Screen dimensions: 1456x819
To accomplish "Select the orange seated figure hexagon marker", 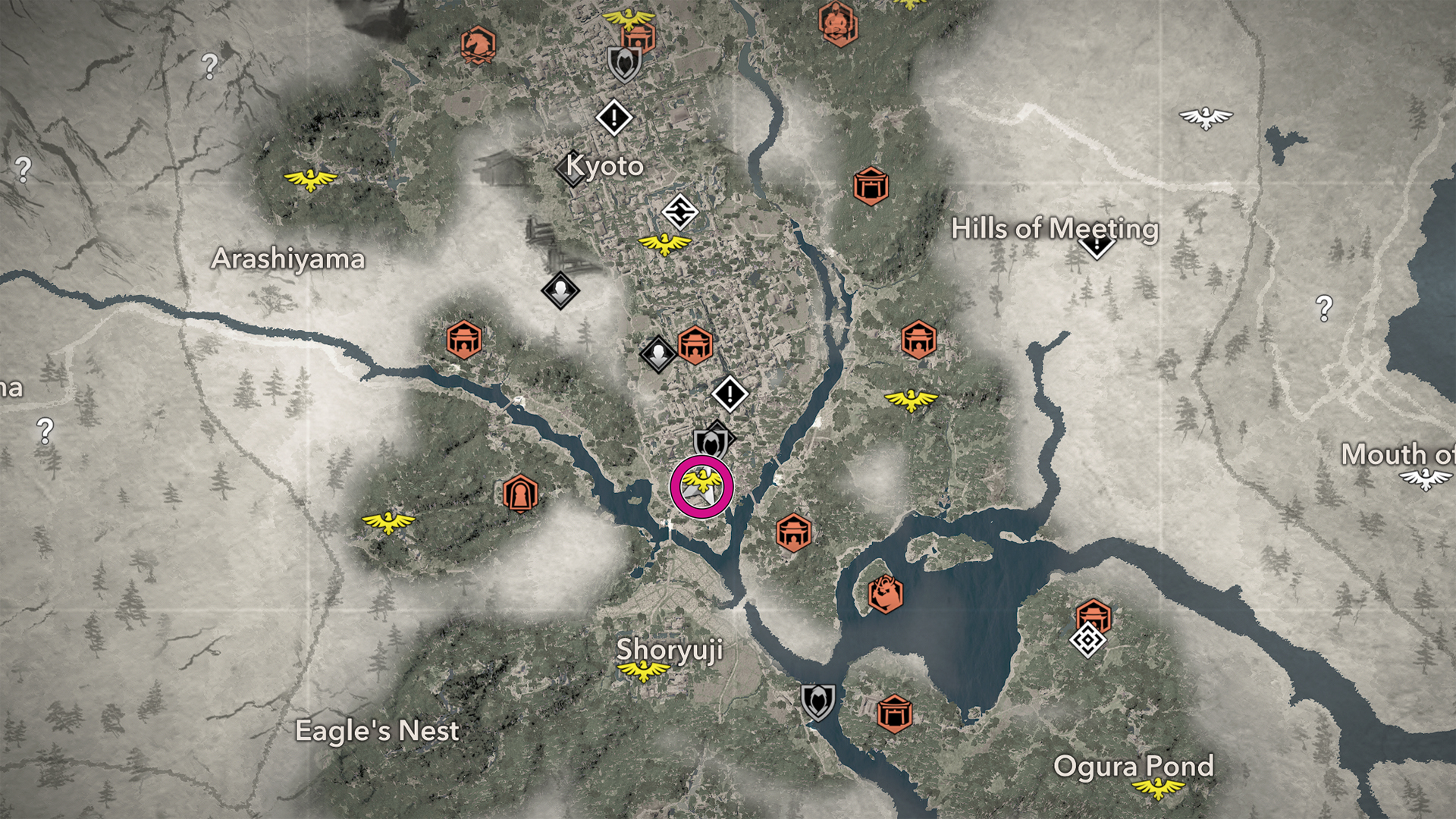I will point(838,23).
